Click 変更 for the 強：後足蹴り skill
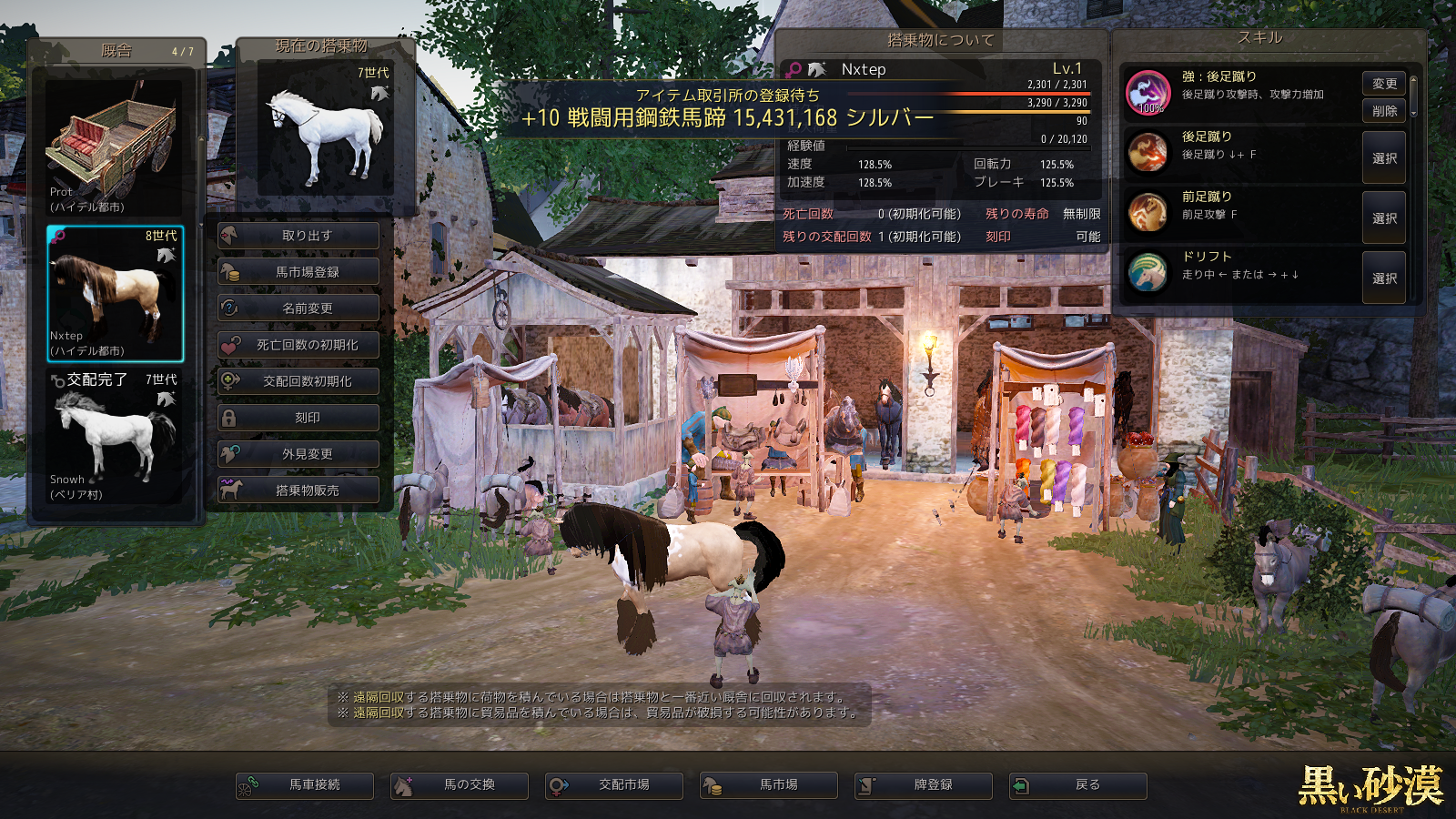 point(1384,84)
